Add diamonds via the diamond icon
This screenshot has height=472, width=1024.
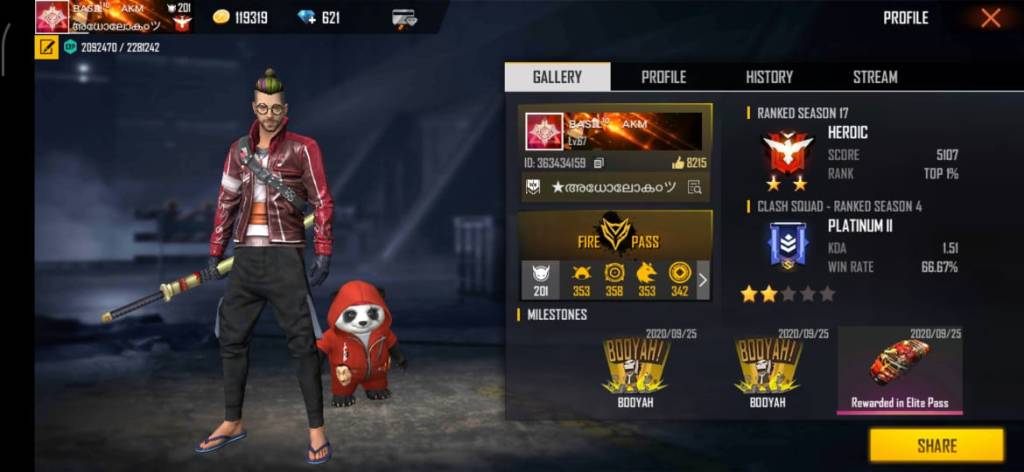tap(307, 18)
